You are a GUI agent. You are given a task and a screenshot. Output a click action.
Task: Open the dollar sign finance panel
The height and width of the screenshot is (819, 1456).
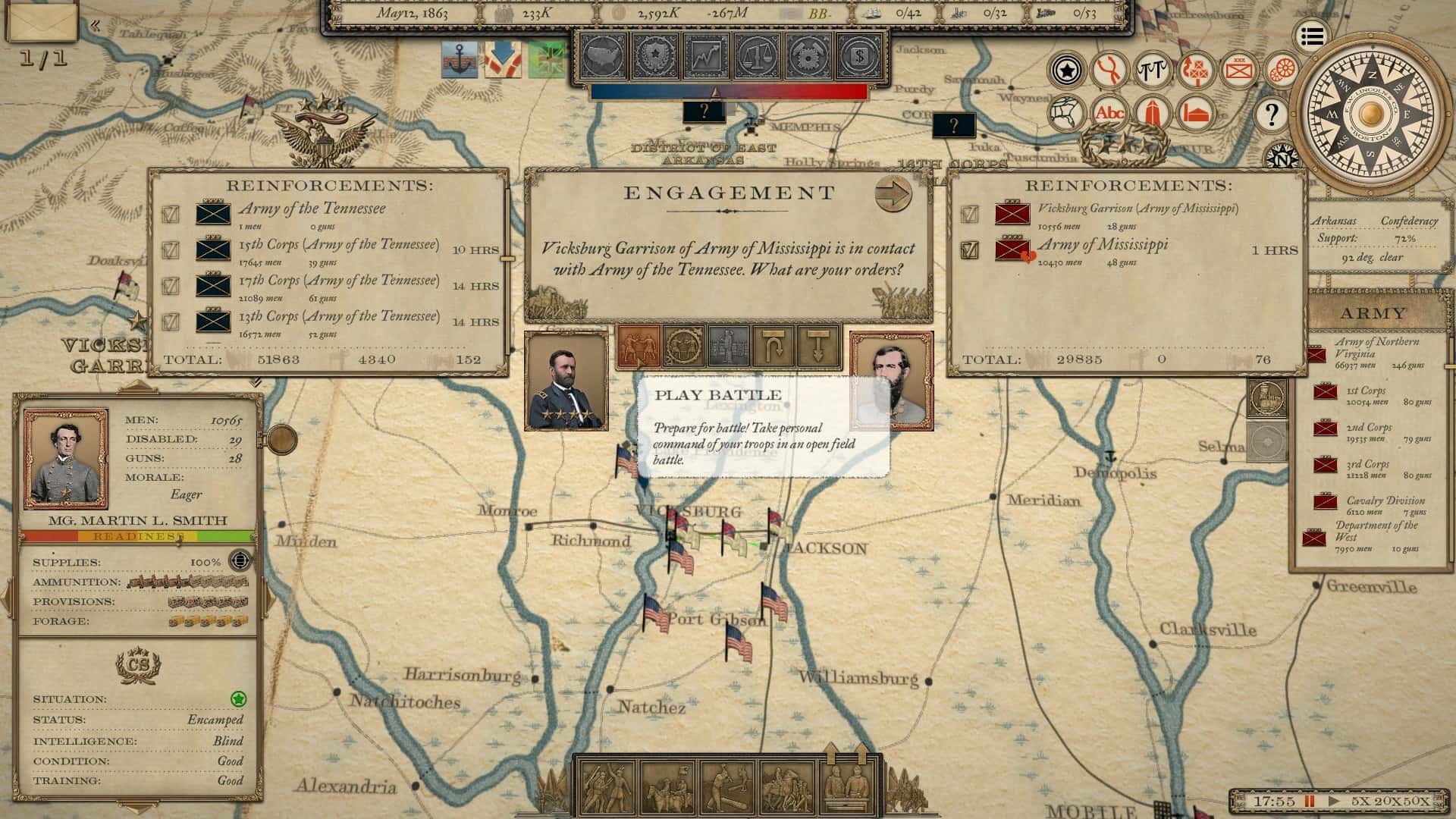coord(860,55)
